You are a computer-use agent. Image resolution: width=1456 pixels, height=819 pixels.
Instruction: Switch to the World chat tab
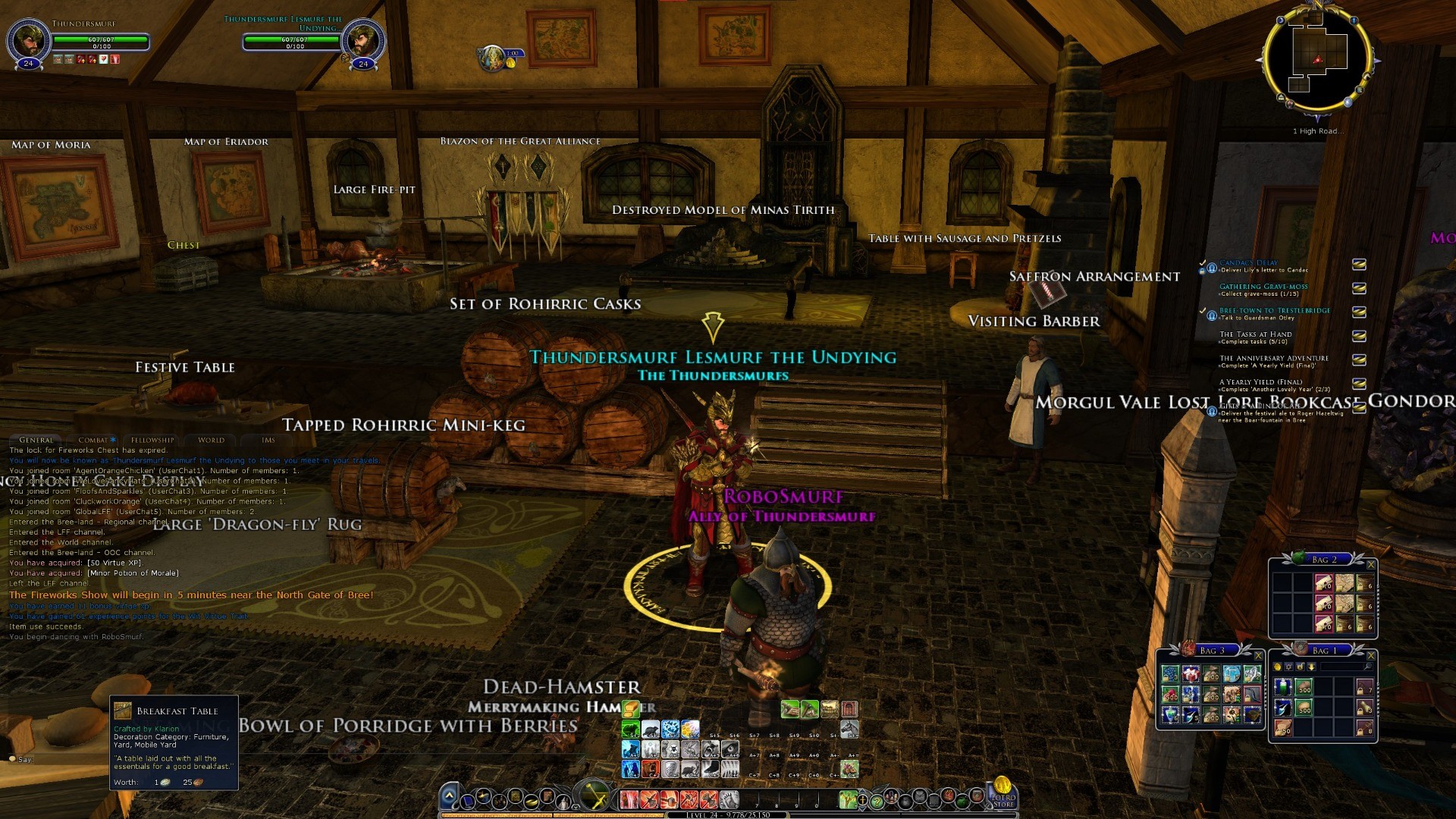click(x=211, y=440)
